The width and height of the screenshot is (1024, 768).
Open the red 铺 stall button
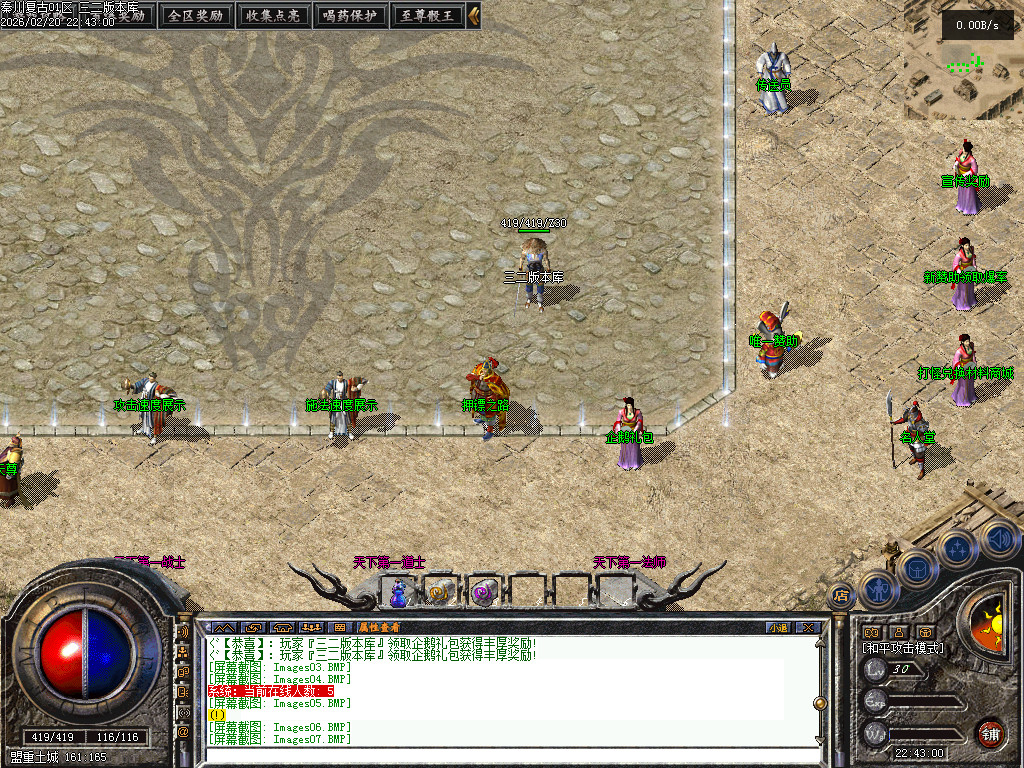990,732
